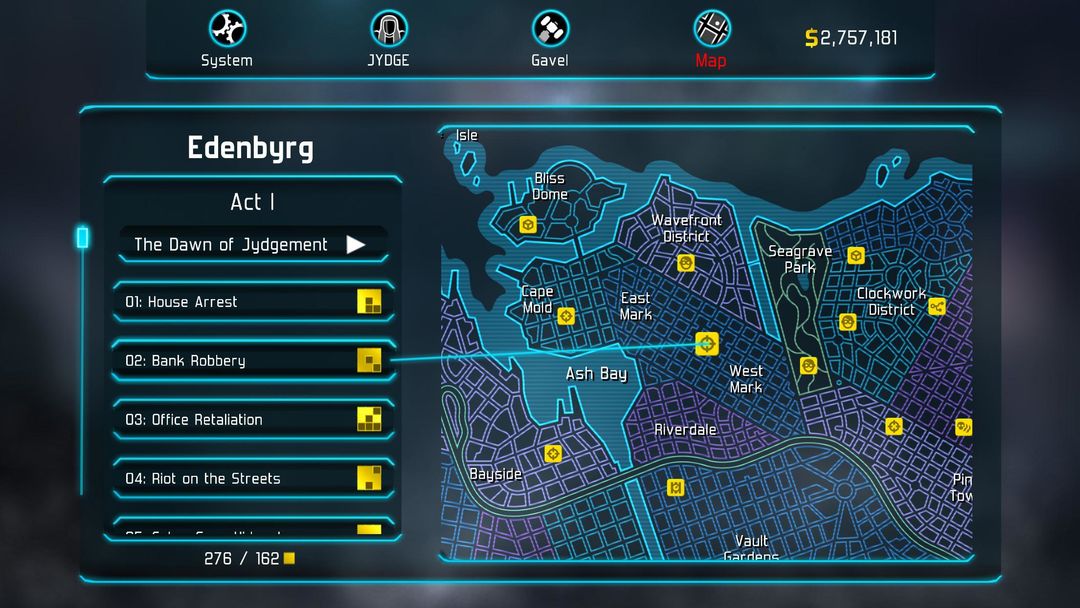1080x608 pixels.
Task: Select the Bliss Dome map marker
Action: pos(528,225)
